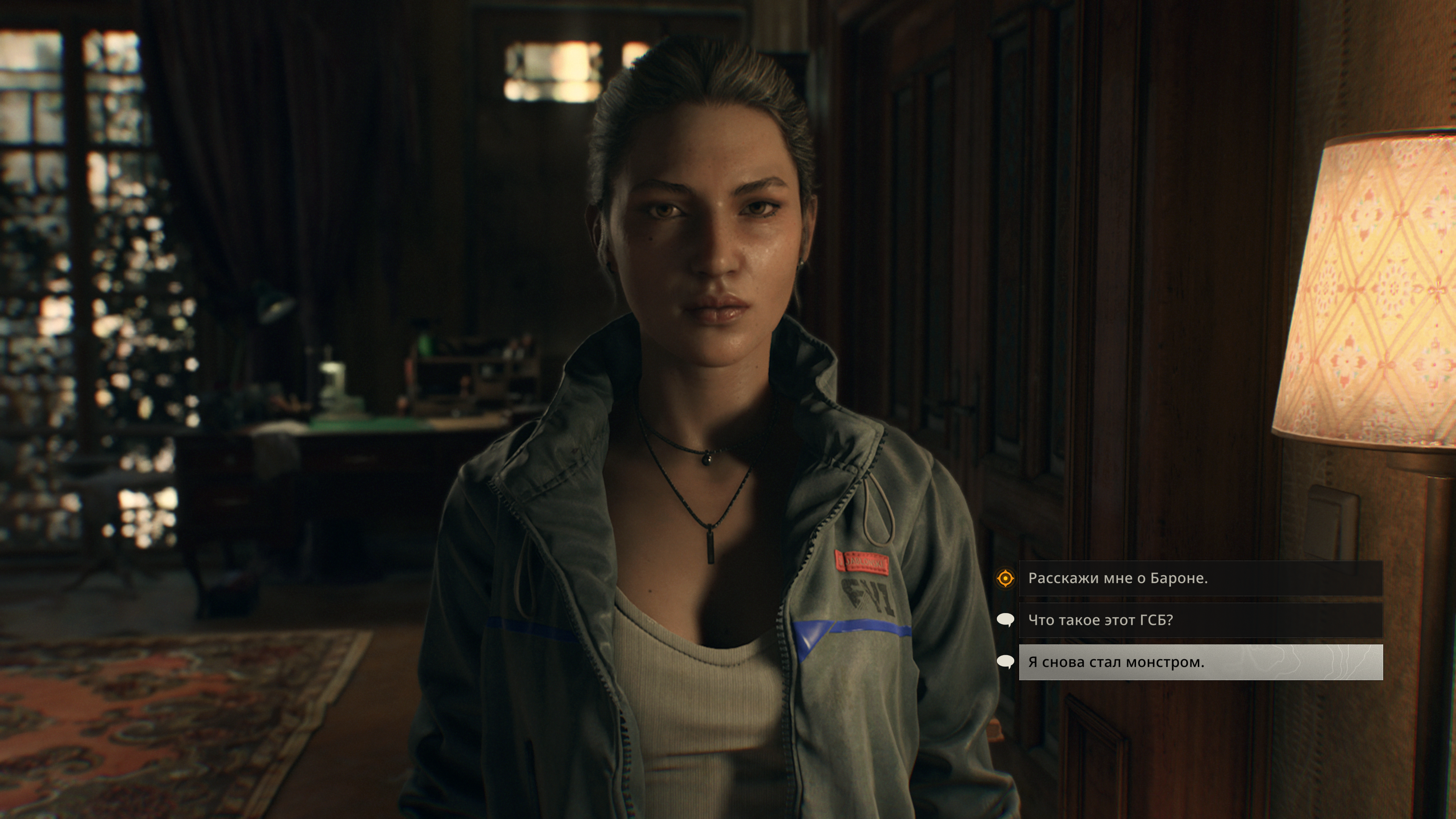Screen dimensions: 1456x819
Task: Select the line "Я снова стал монстром."
Action: (1200, 662)
